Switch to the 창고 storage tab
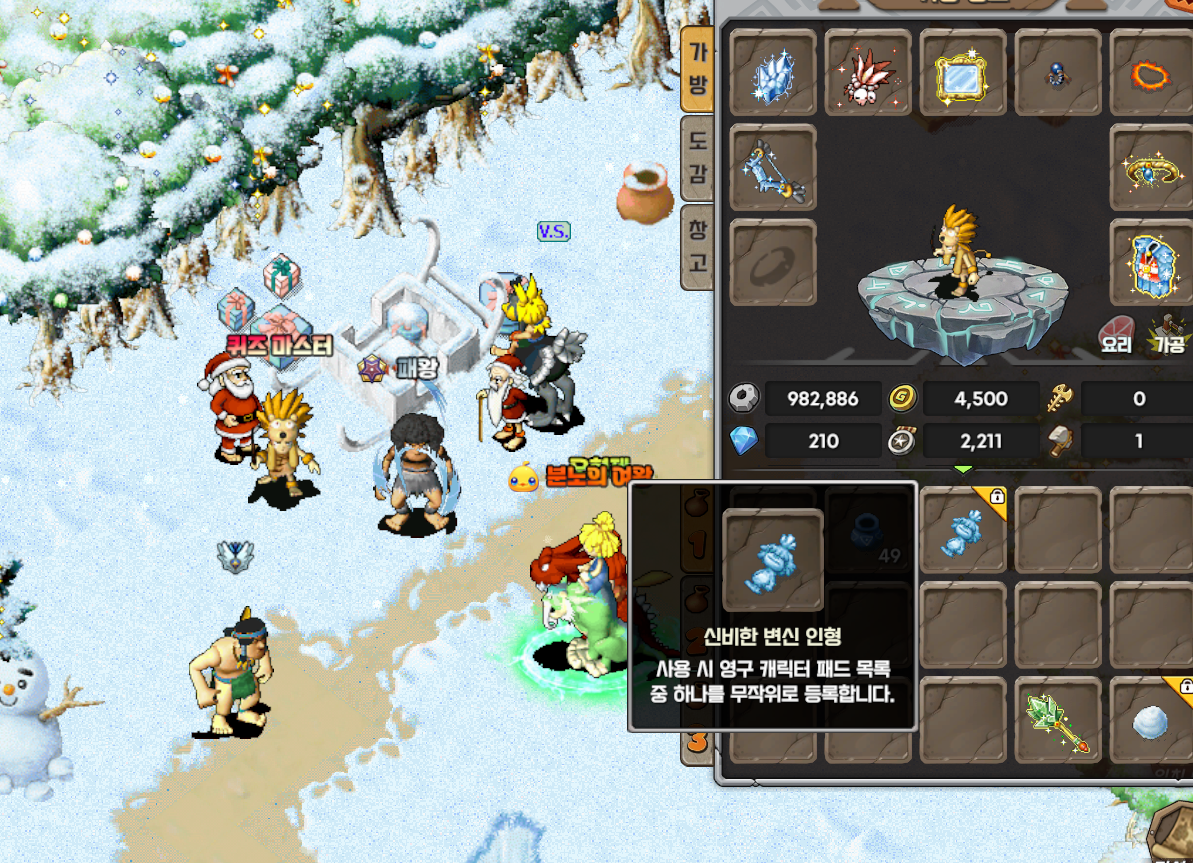 point(697,247)
